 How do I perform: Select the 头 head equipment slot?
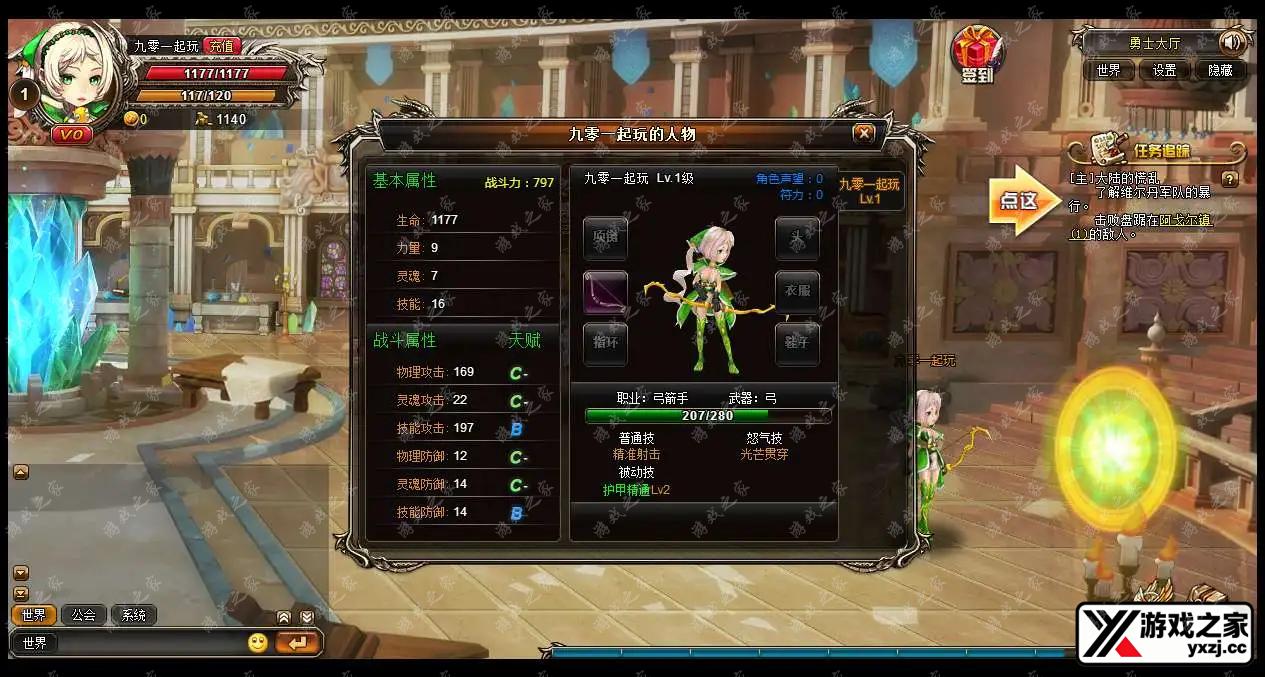[797, 238]
